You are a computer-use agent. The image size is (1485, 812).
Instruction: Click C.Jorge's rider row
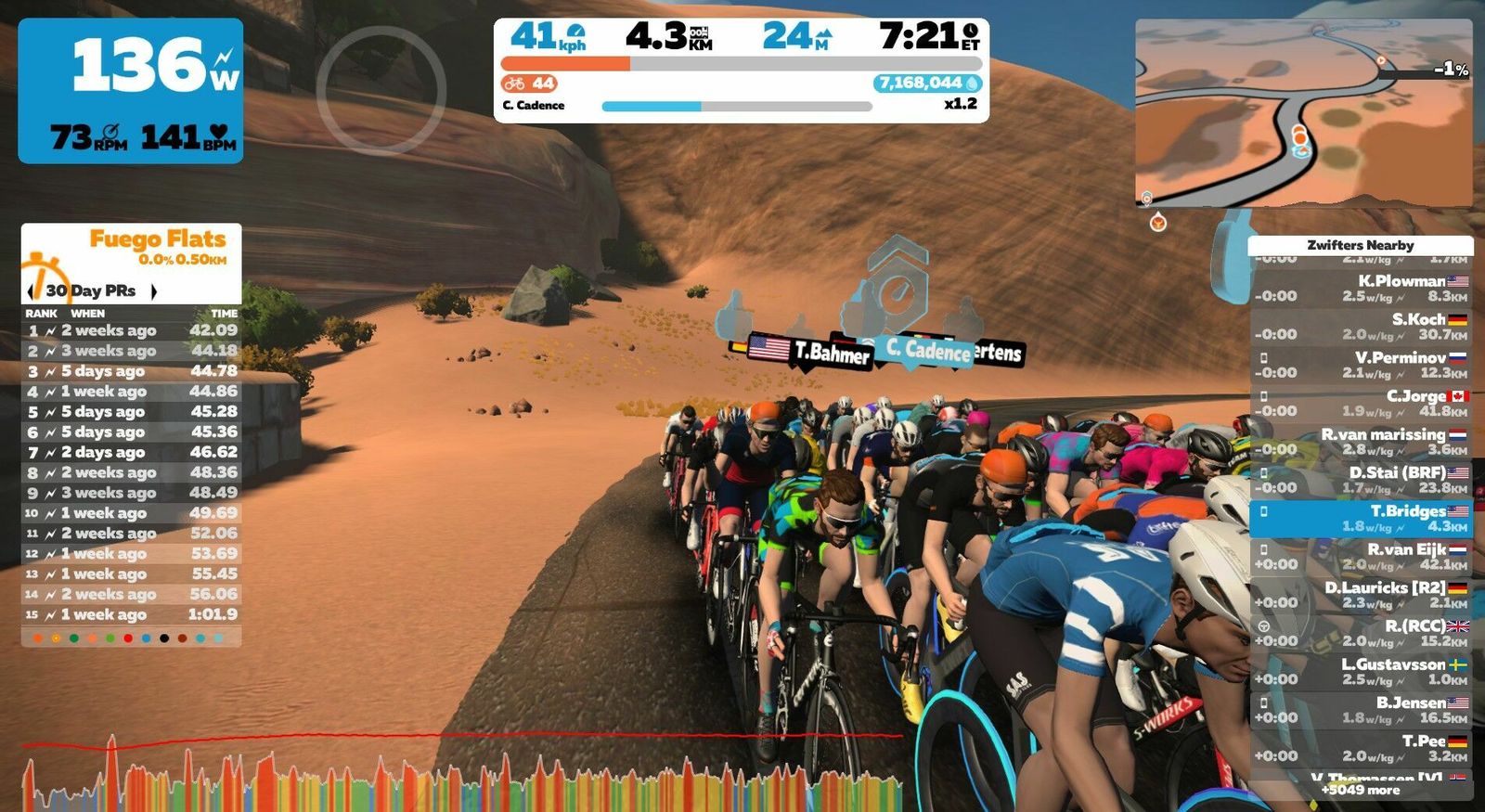pyautogui.click(x=1360, y=403)
